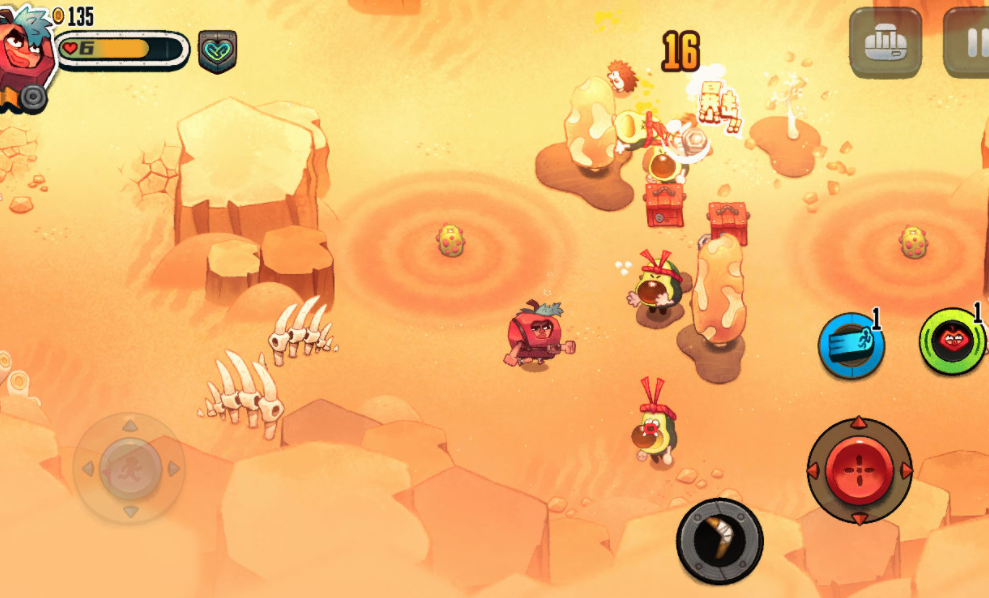Open the backpack inventory button

coord(885,42)
